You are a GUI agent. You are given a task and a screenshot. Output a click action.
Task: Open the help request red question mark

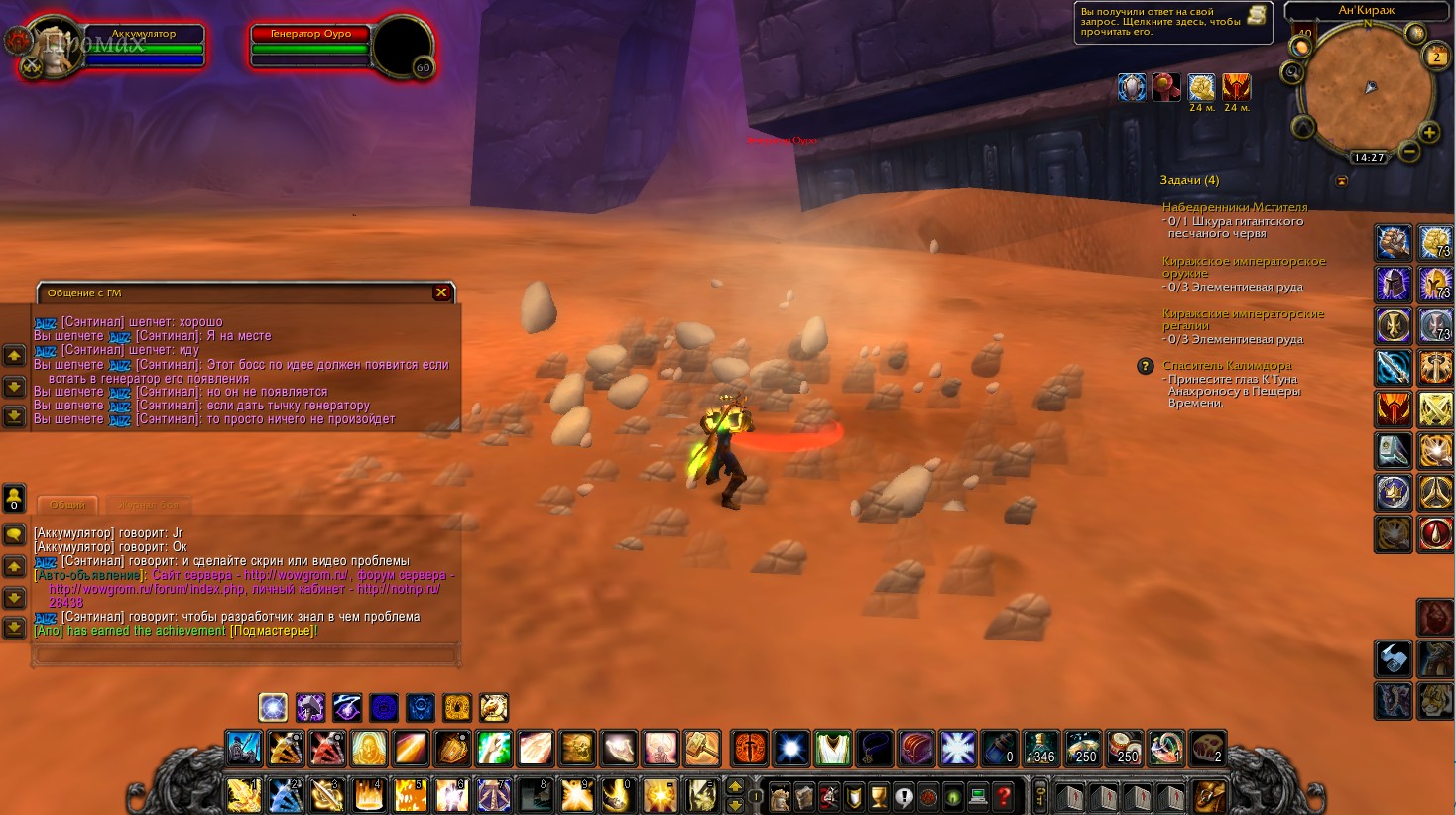coord(1003,796)
